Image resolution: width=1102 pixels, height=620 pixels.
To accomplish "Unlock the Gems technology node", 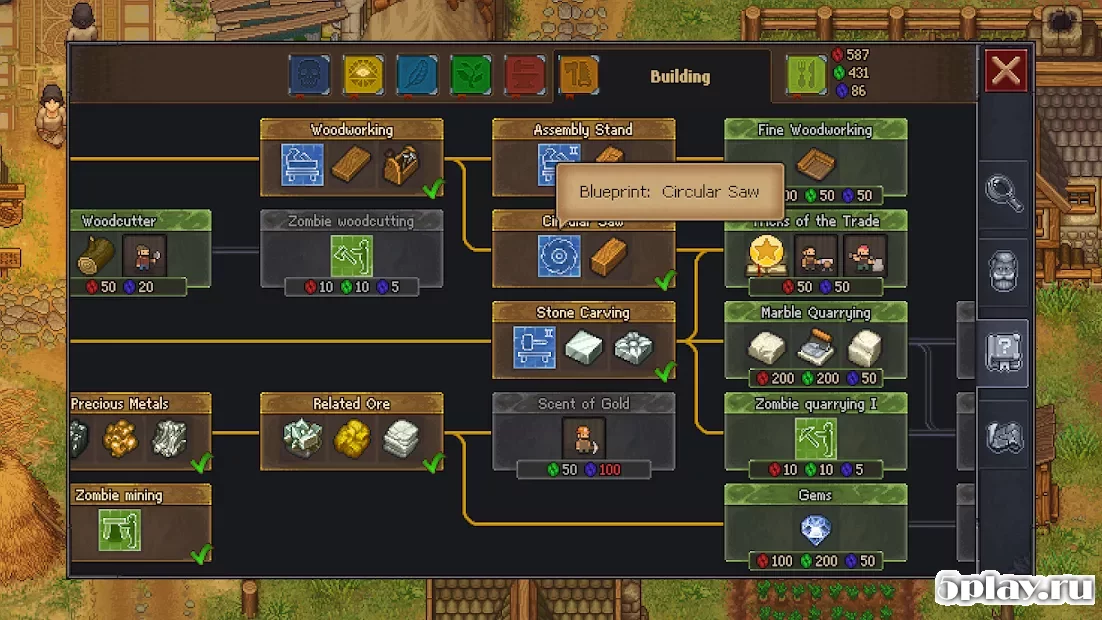I will 815,526.
